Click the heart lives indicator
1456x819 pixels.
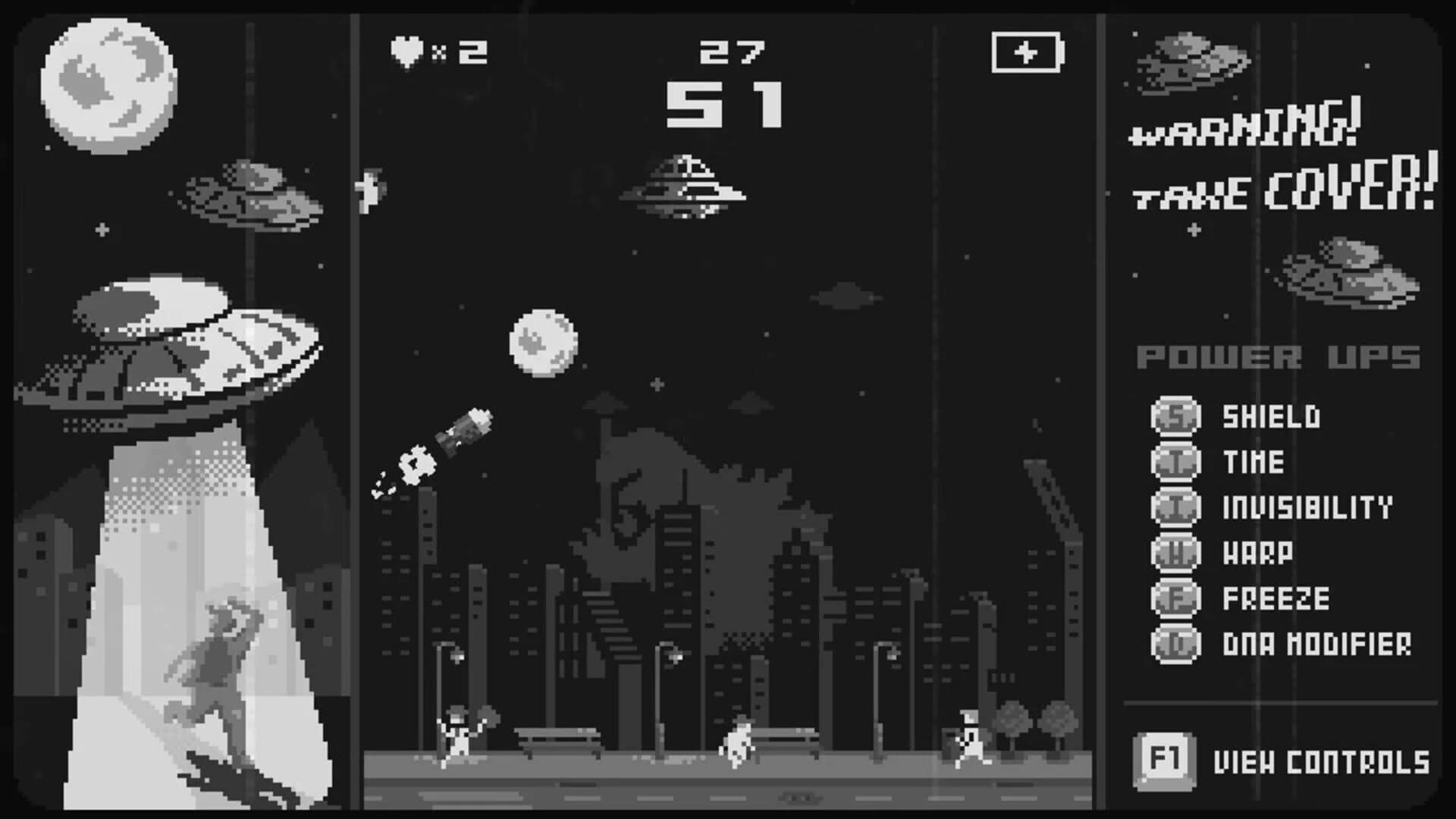pyautogui.click(x=406, y=52)
